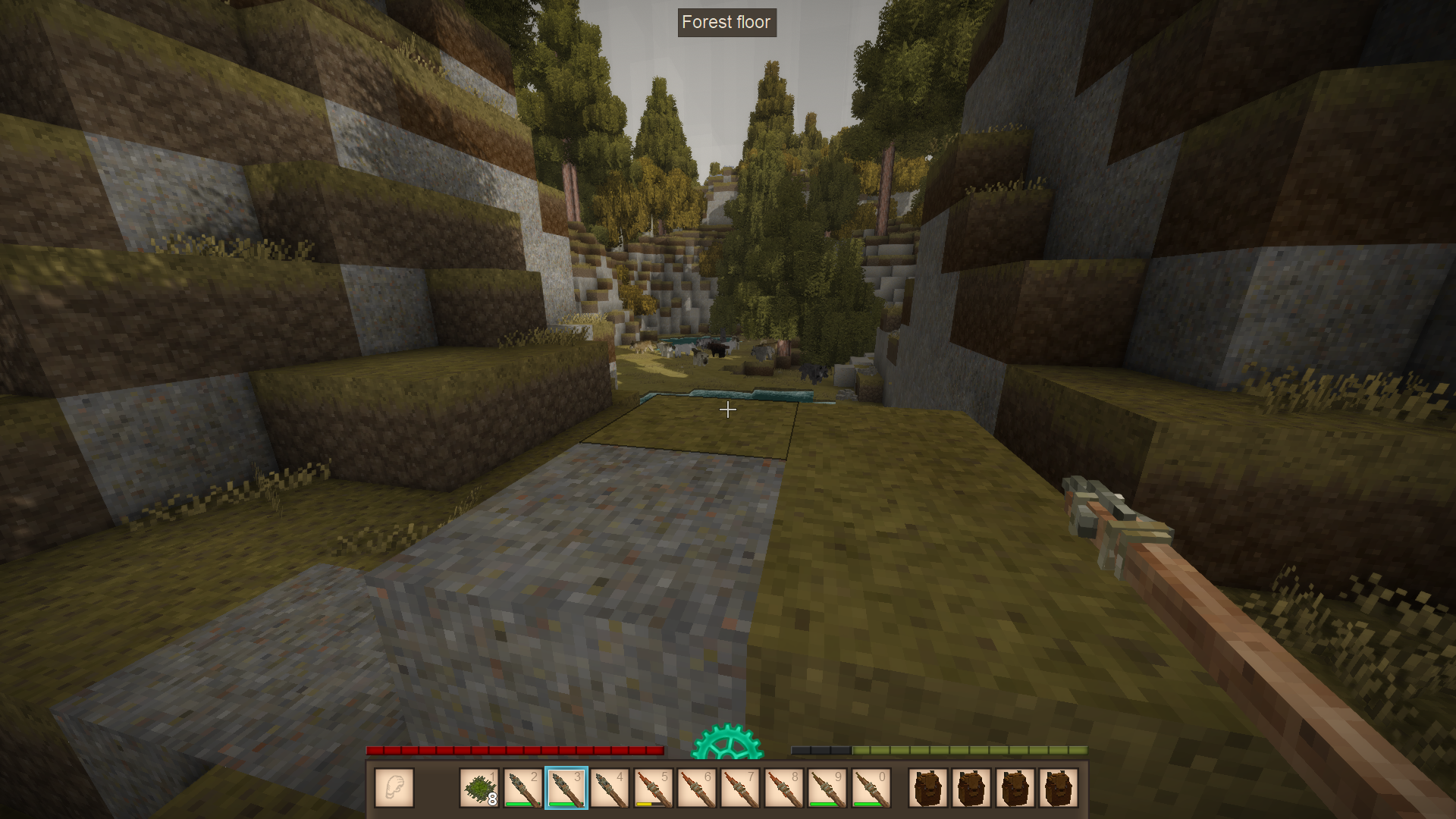Choose the spear in hotbar slot 8
Viewport: 1456px width, 819px height.
coord(783,788)
